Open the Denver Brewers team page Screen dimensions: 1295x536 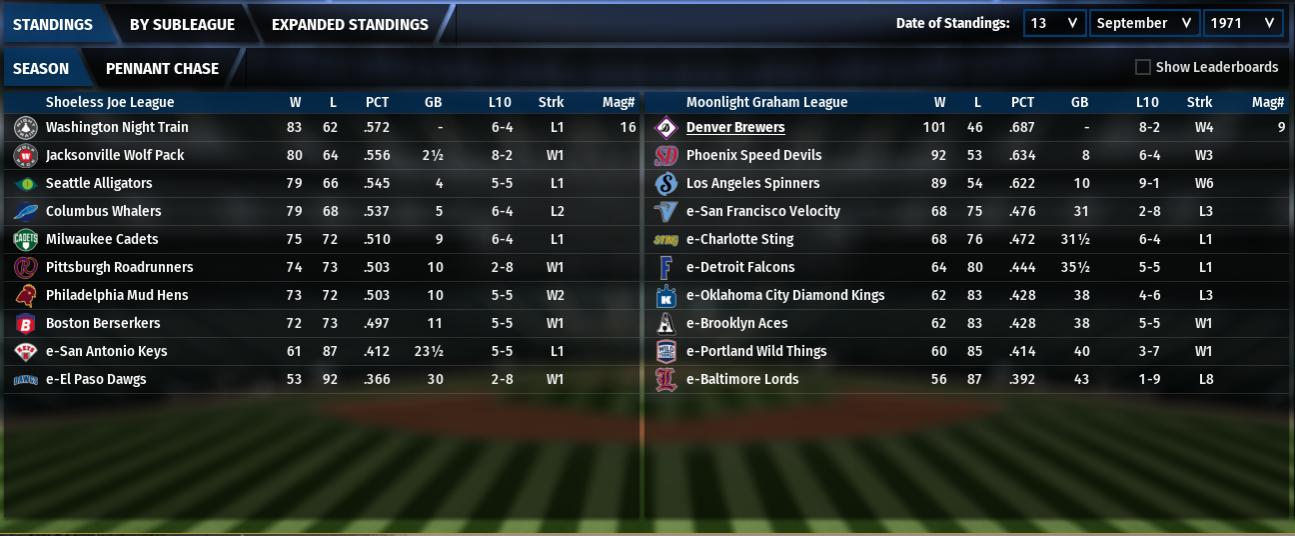tap(735, 127)
